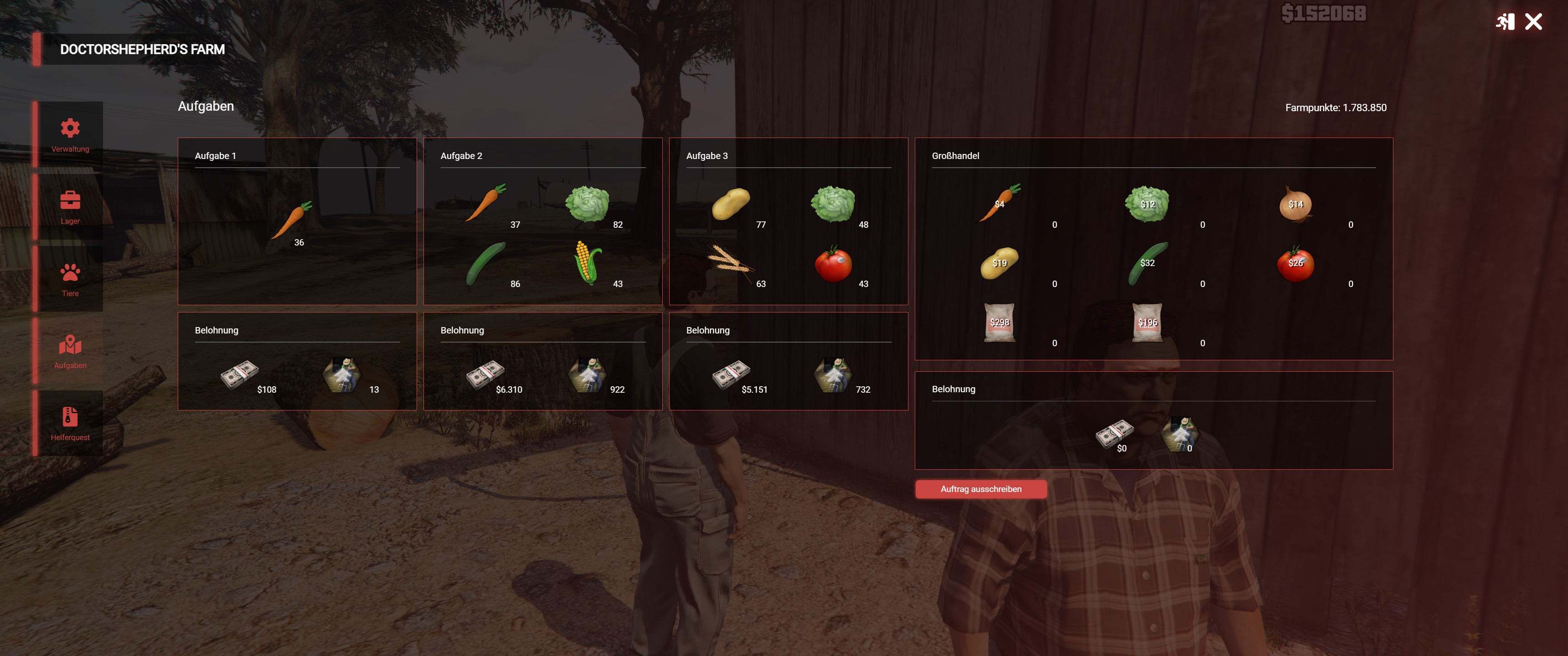Choose the $12 lettuce wholesale item
Screen dimensions: 1568x656
click(1147, 203)
